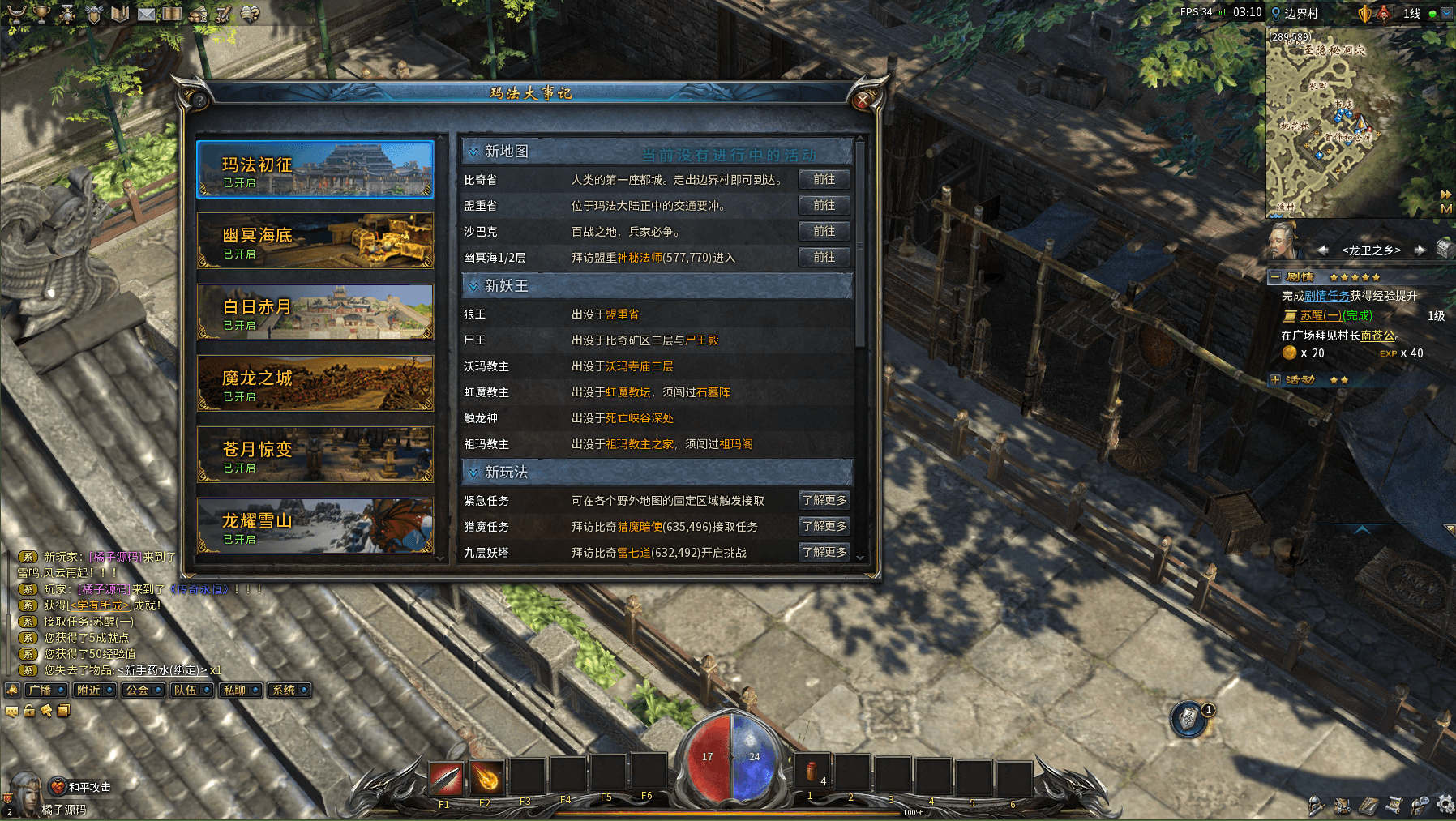Open the mail icon in the top toolbar
The width and height of the screenshot is (1456, 821).
click(x=147, y=13)
